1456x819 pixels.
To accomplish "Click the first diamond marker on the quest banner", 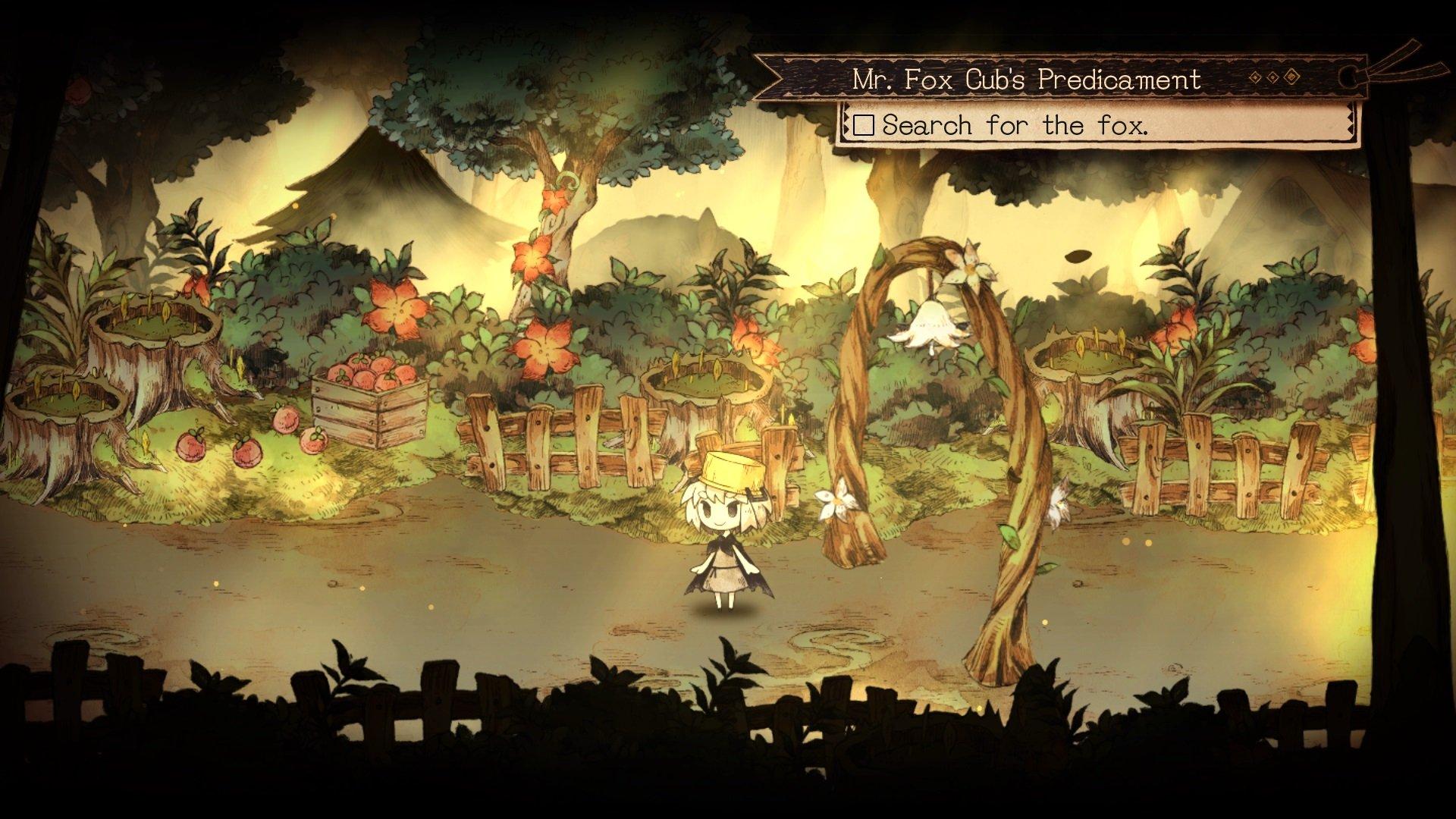I will [x=1255, y=76].
